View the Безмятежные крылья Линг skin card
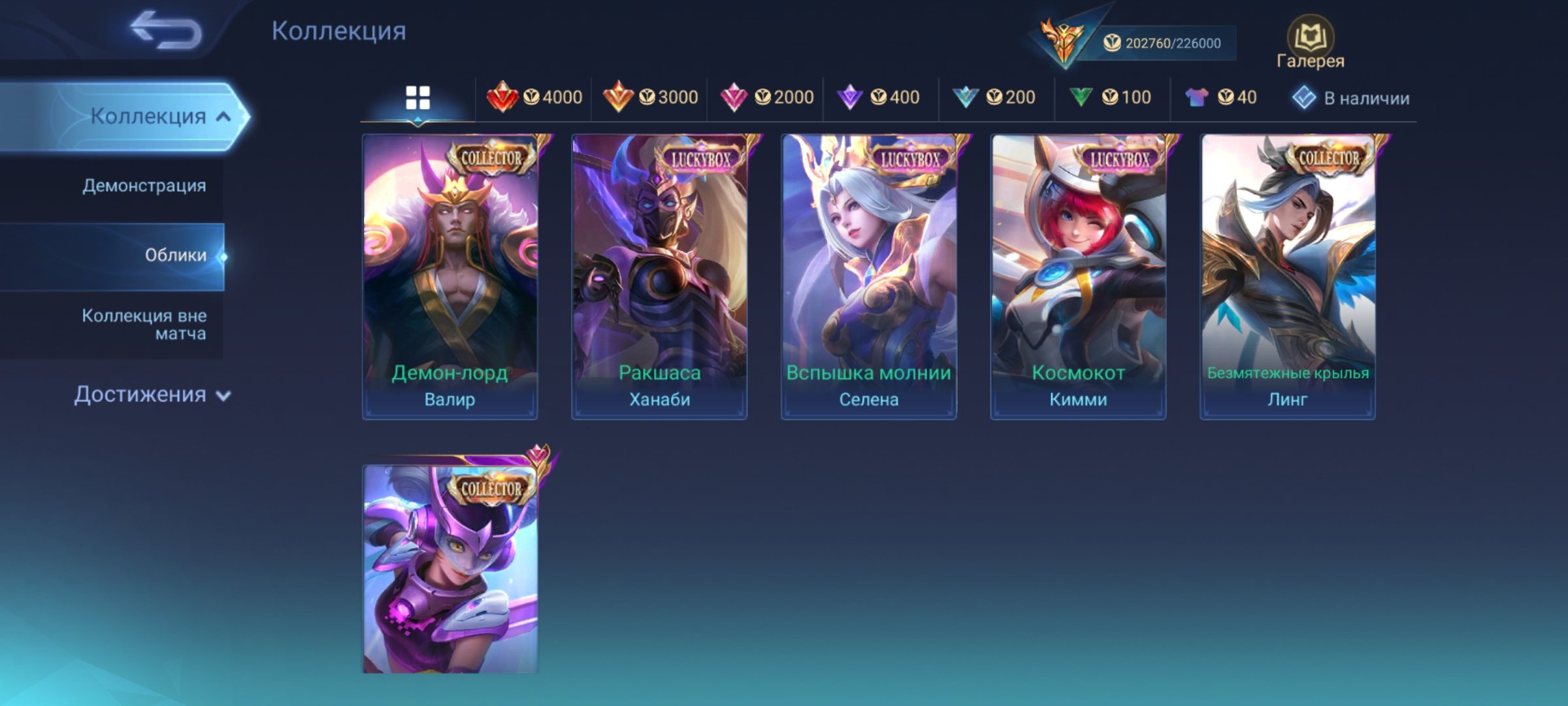Image resolution: width=1568 pixels, height=706 pixels. pos(1288,277)
